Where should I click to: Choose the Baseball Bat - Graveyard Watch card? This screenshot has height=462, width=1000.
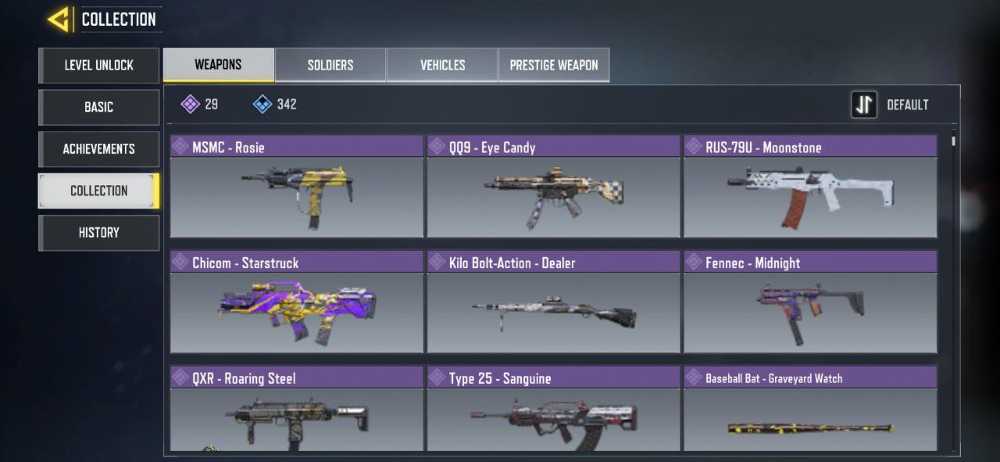pos(810,410)
